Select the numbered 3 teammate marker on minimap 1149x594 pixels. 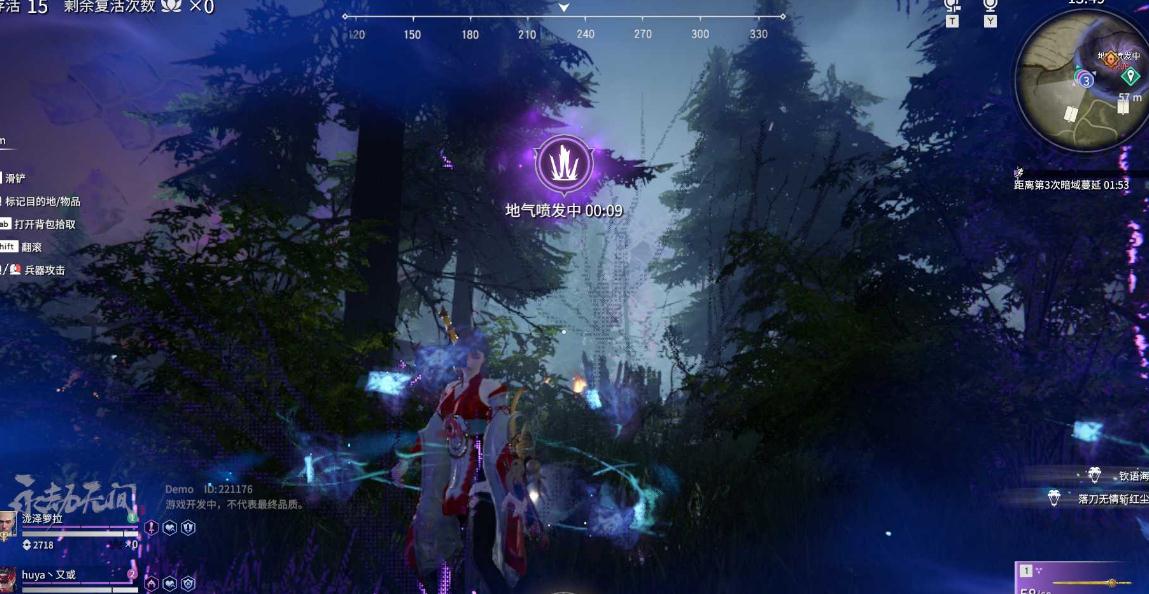1086,80
